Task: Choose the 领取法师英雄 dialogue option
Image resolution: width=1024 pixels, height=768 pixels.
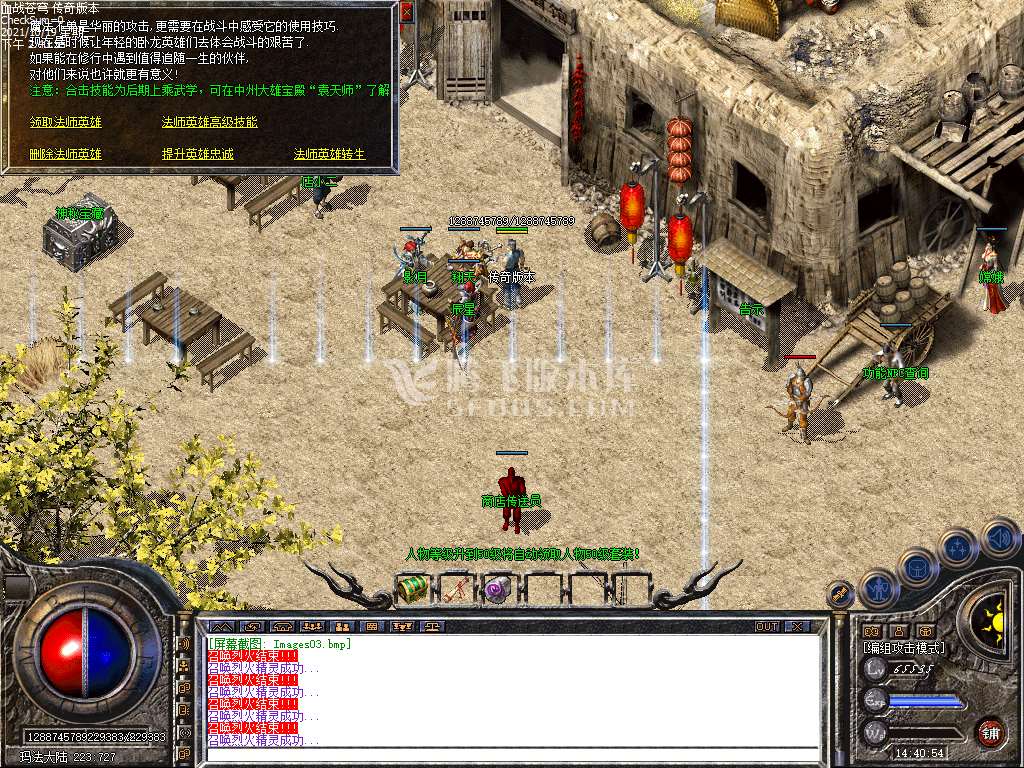Action: click(66, 122)
